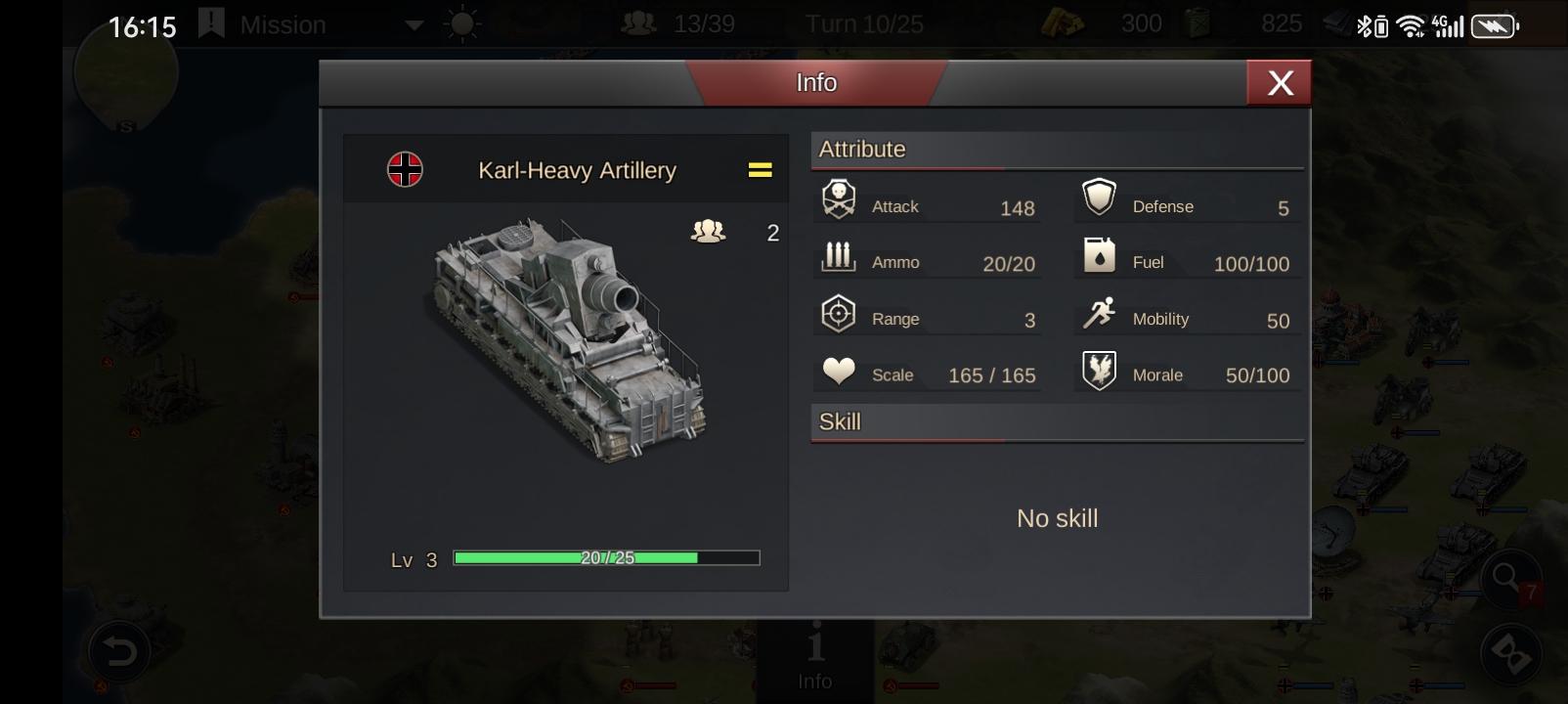This screenshot has width=1568, height=704.
Task: Click the German flag emblem of the unit
Action: coord(407,168)
